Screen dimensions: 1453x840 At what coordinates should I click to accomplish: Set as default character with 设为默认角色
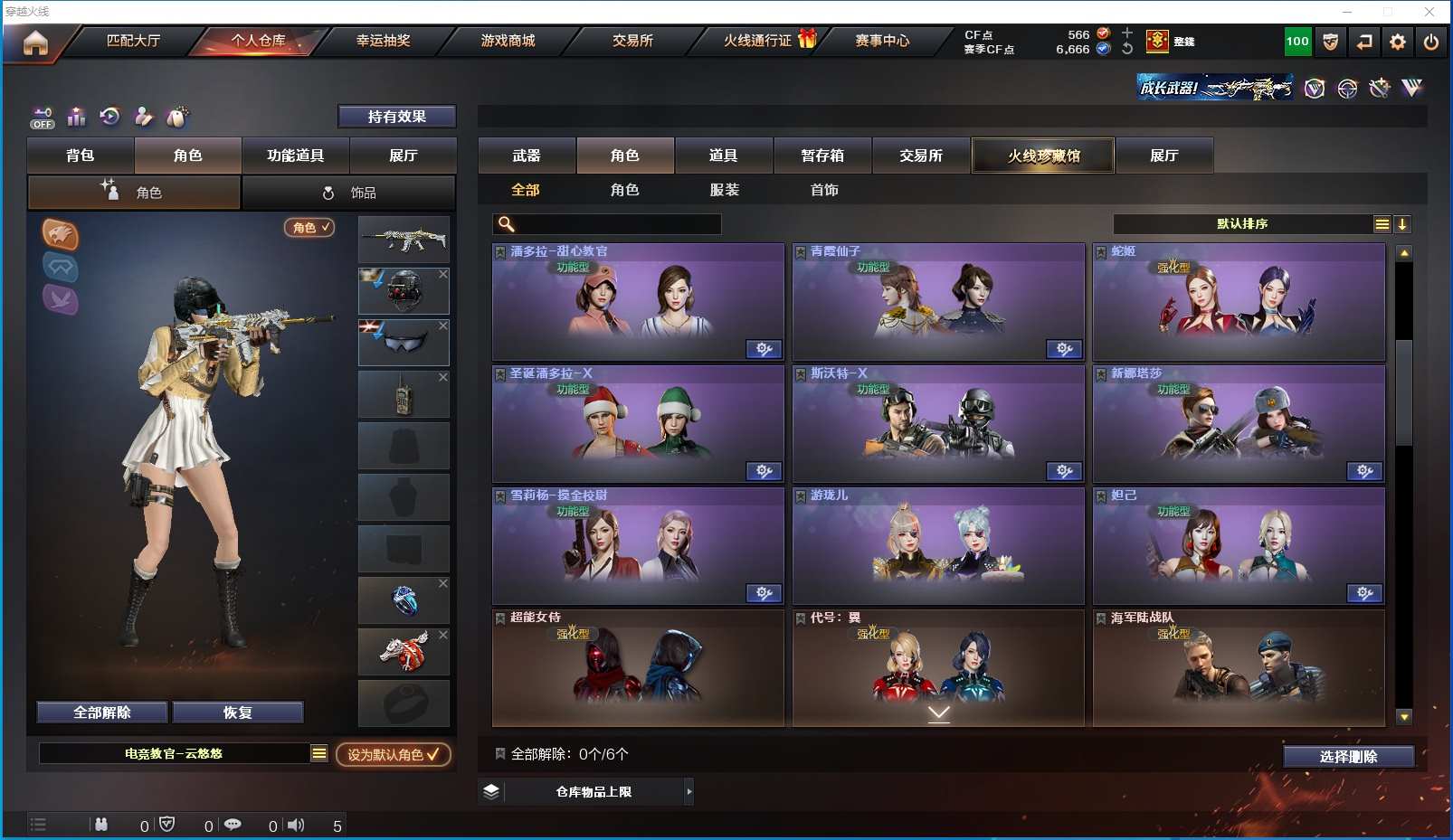pyautogui.click(x=393, y=754)
